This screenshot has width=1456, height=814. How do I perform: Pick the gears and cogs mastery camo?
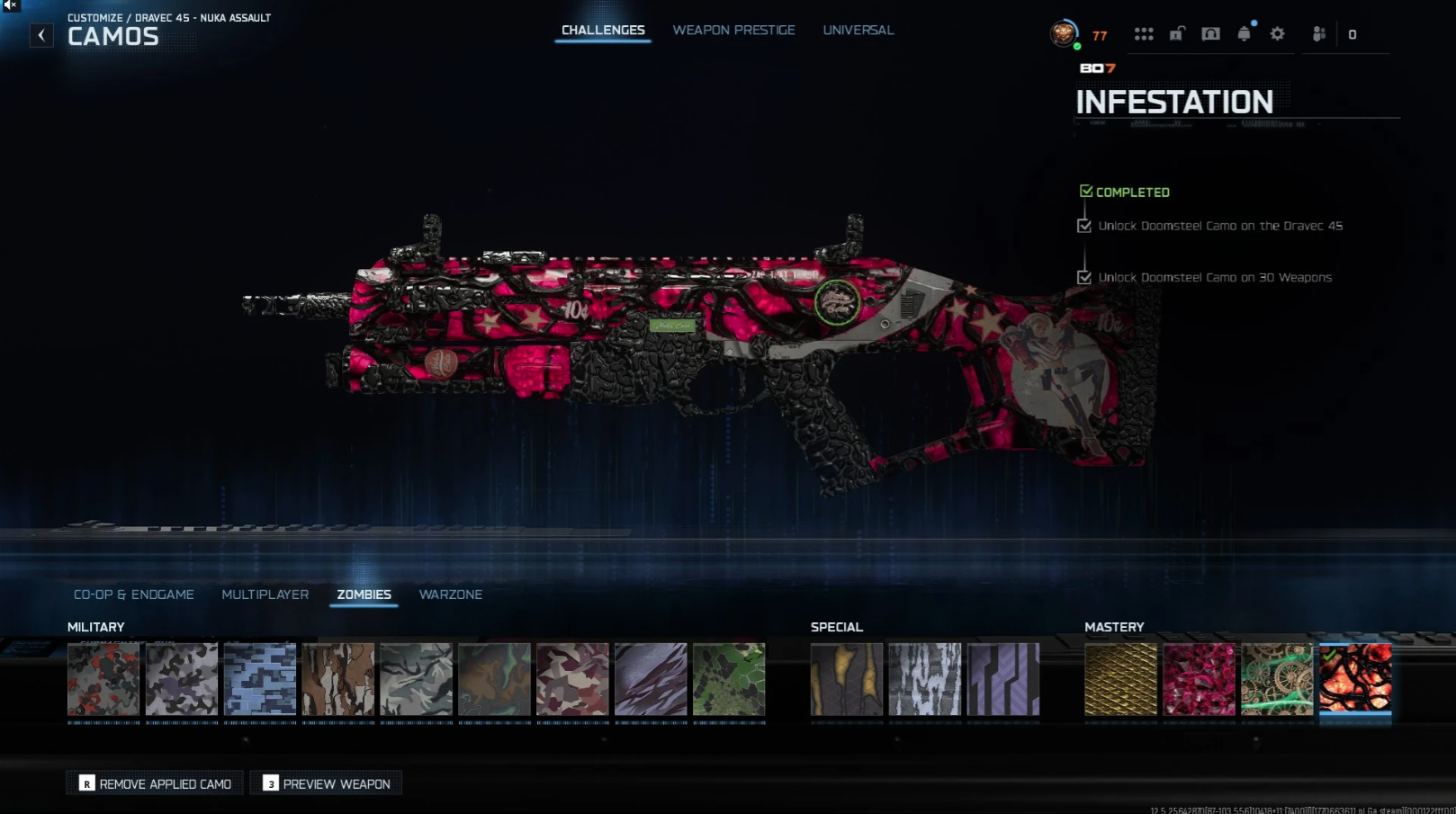1277,679
